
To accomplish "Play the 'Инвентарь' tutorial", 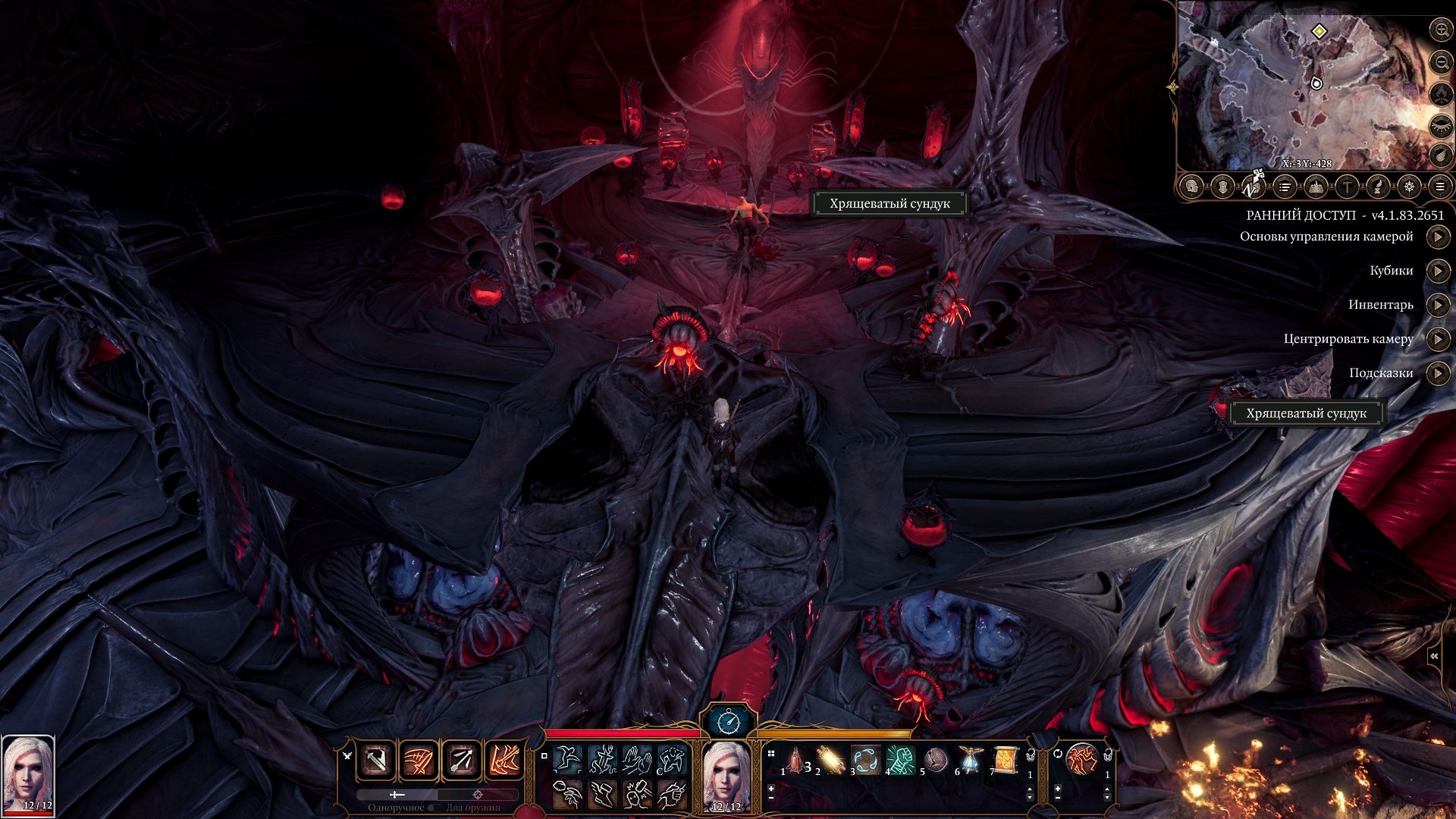I will (1438, 305).
